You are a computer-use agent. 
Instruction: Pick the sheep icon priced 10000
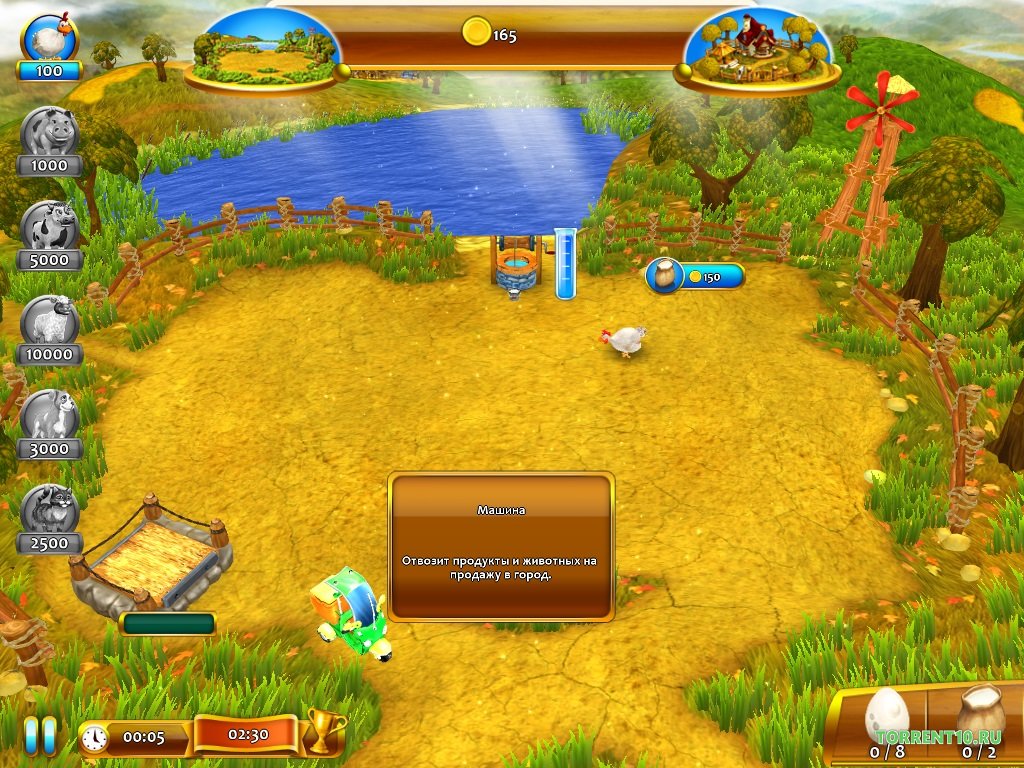click(x=49, y=321)
